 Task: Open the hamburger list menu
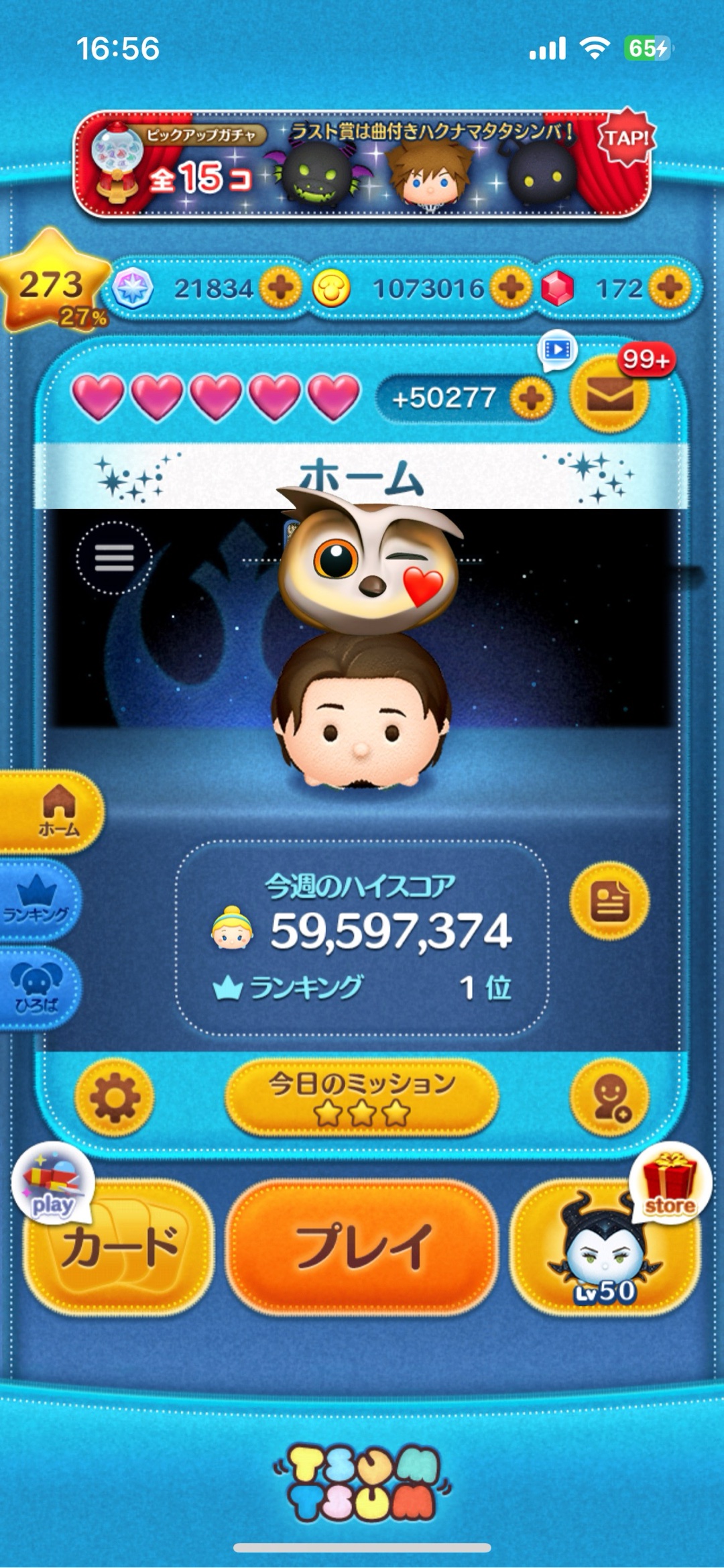click(114, 557)
